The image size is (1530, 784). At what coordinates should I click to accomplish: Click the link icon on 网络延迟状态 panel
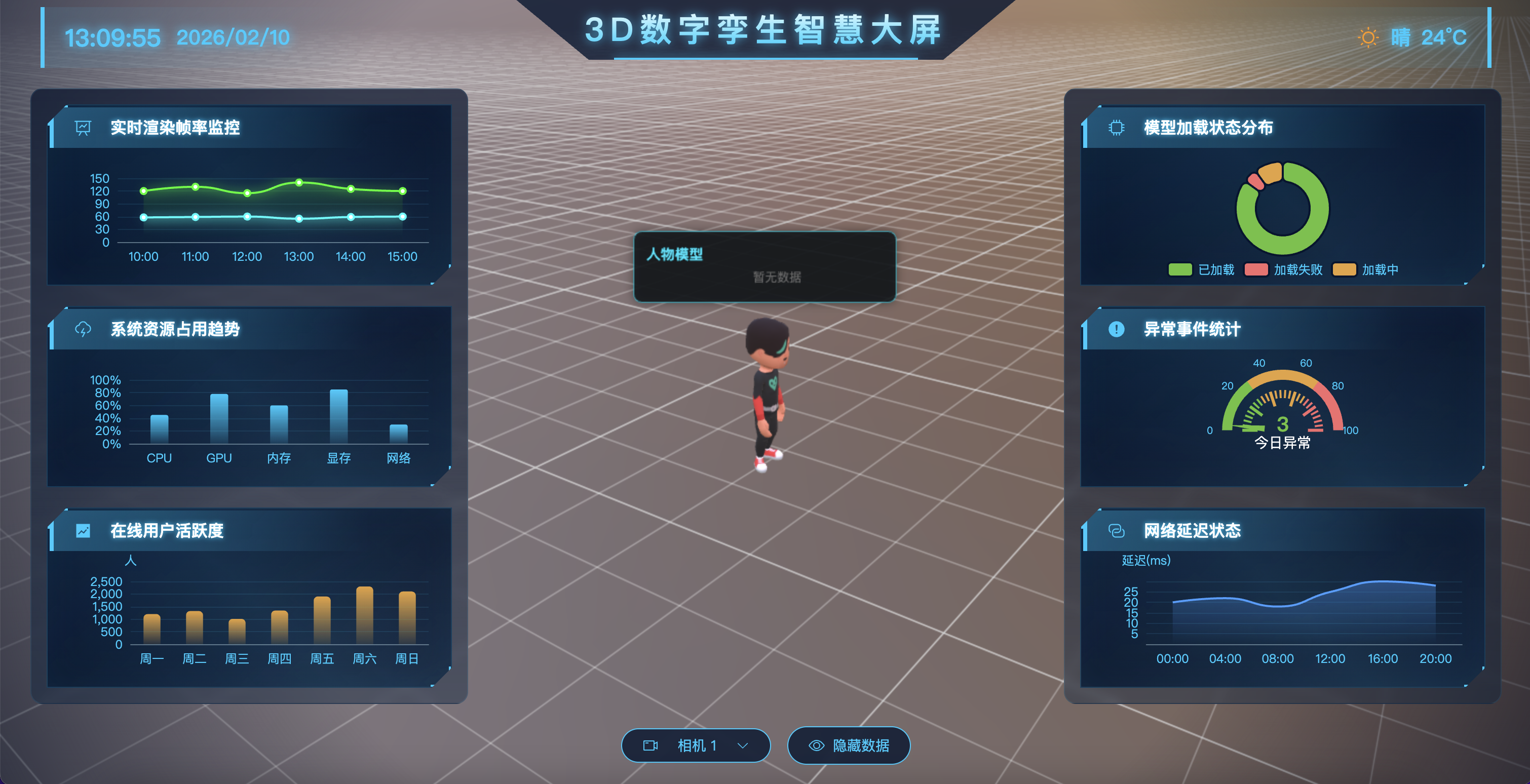1116,531
